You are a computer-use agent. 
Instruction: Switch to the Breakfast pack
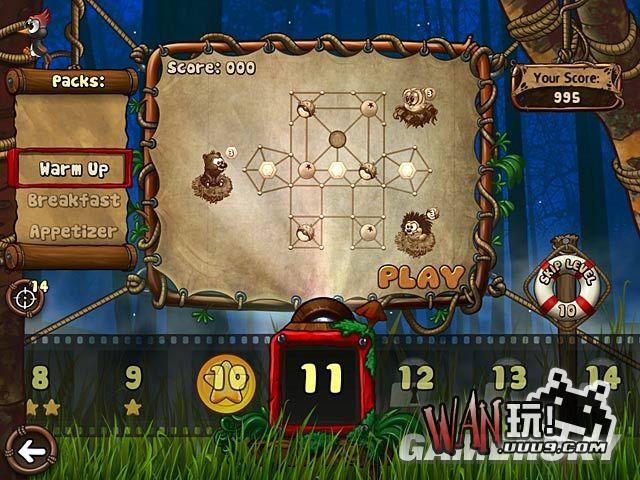[73, 200]
